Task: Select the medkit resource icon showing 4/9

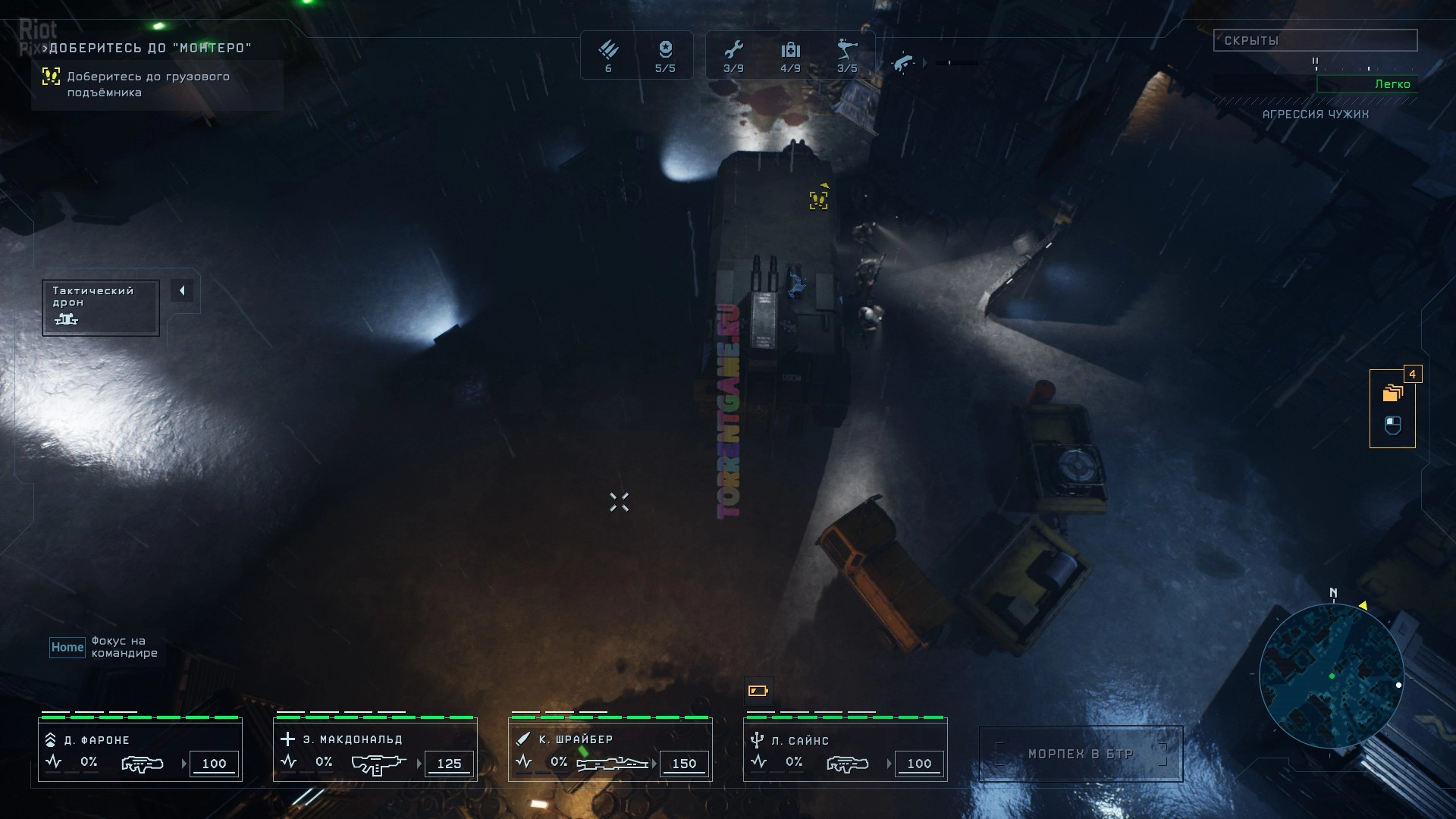Action: pos(790,55)
